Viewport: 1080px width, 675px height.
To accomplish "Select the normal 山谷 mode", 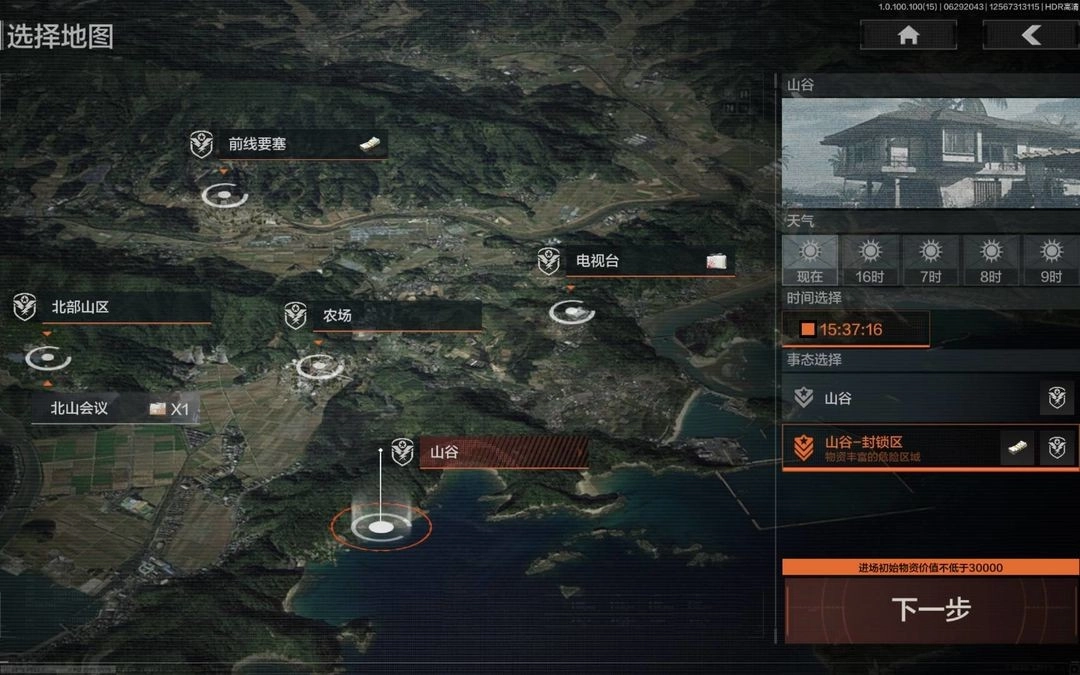I will coord(910,398).
